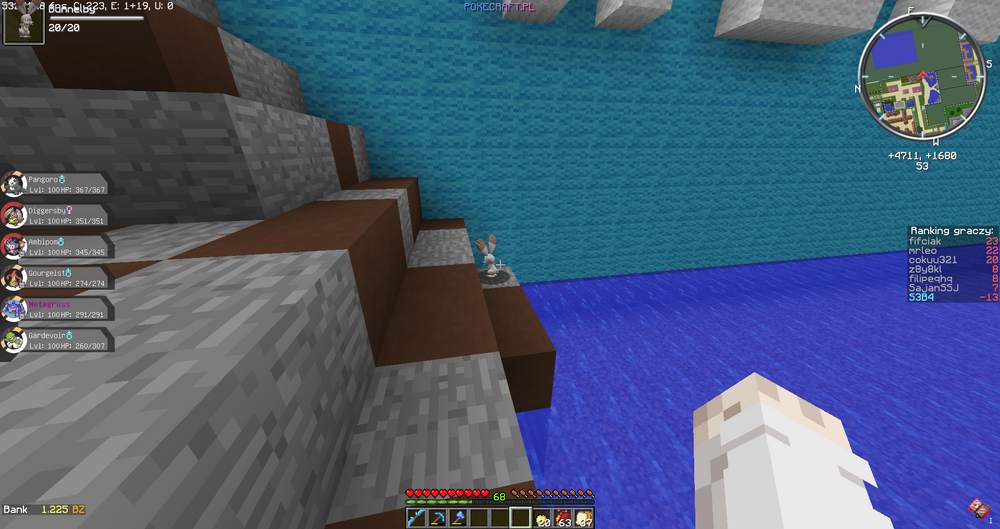
Task: Select the Ambipom party slot
Action: (56, 246)
